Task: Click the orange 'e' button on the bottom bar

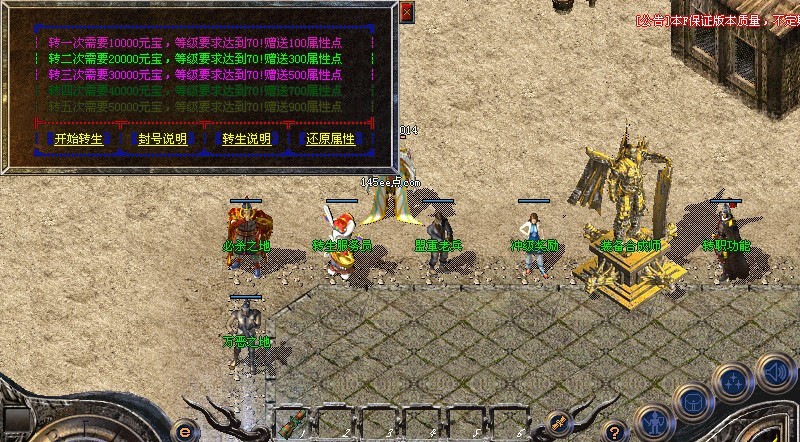Action: click(184, 431)
